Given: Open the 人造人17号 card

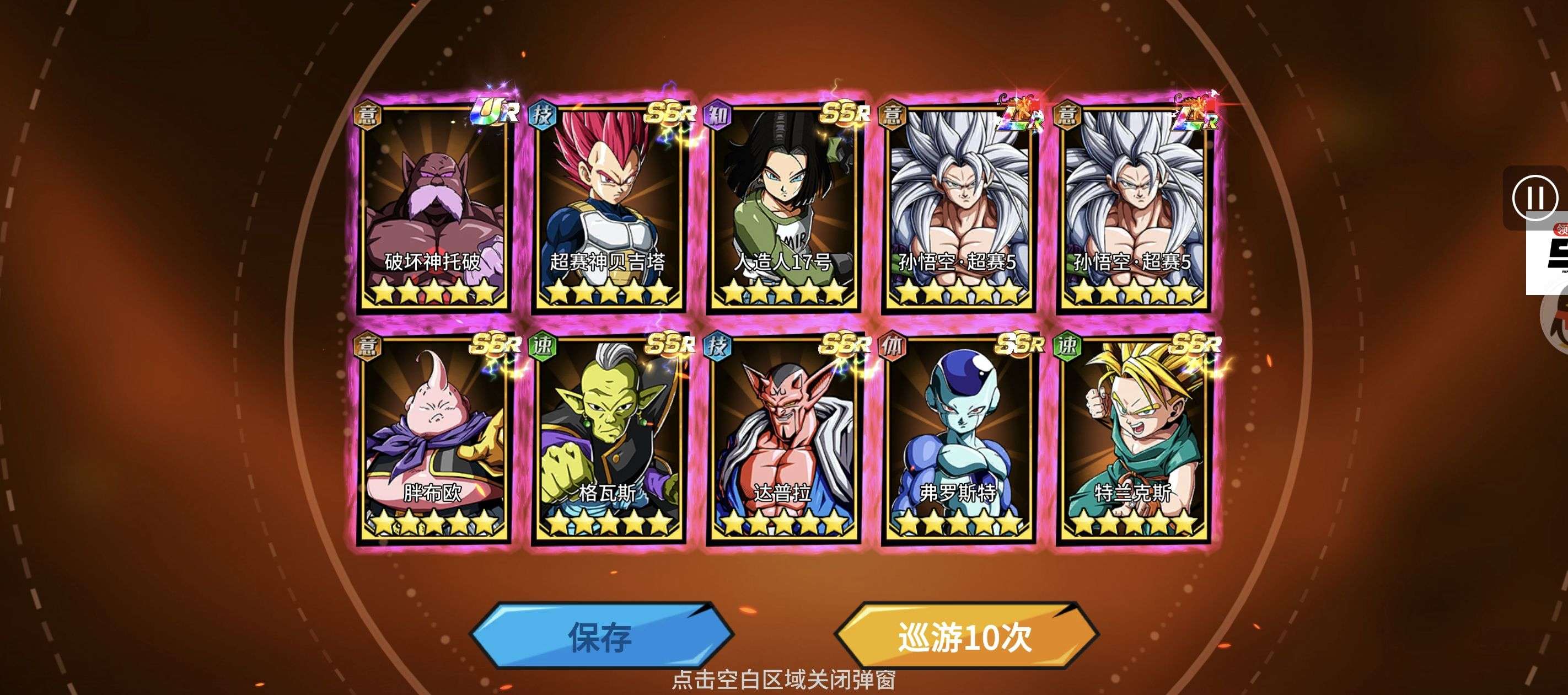Looking at the screenshot, I should tap(783, 207).
